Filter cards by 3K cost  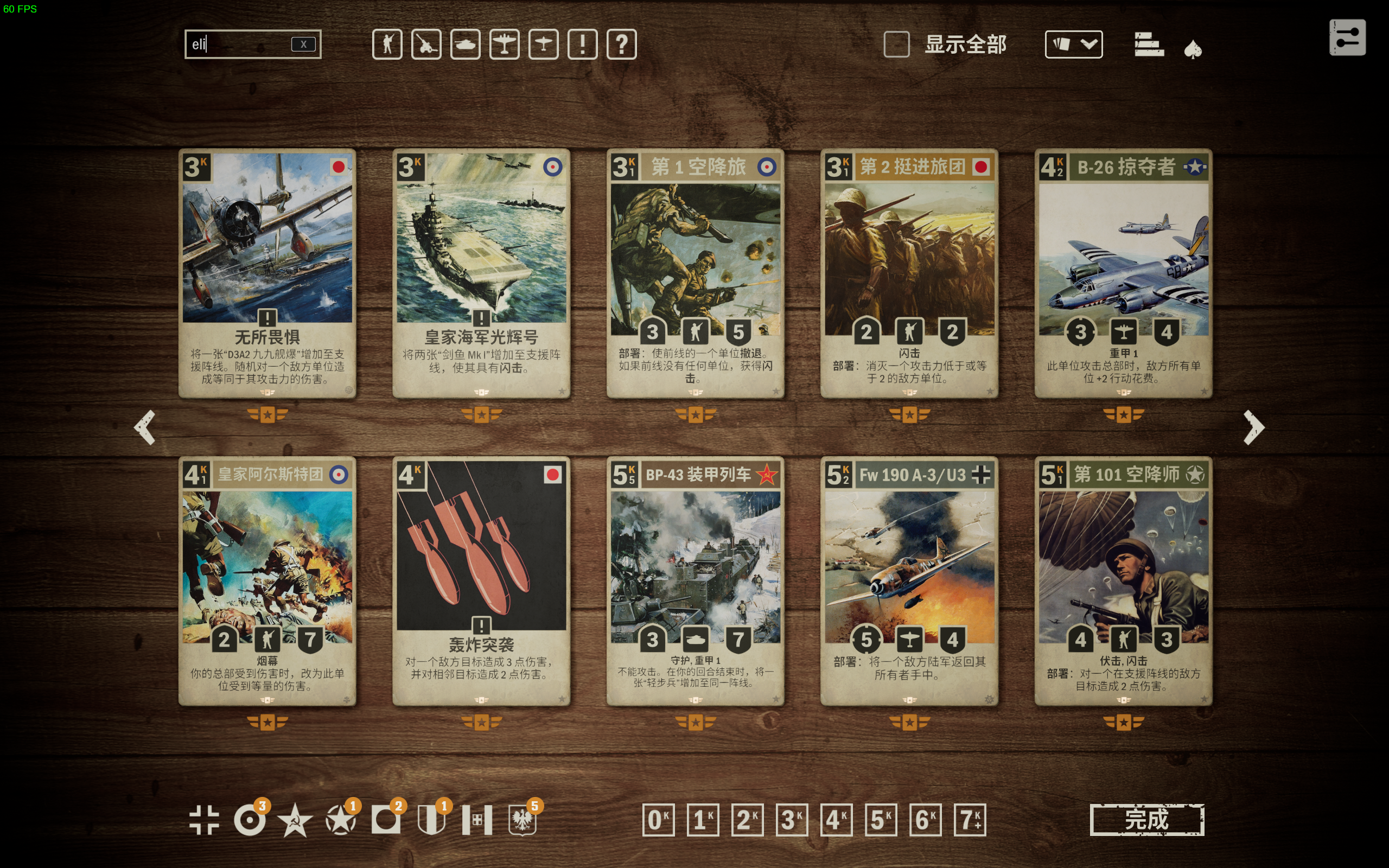click(x=792, y=820)
